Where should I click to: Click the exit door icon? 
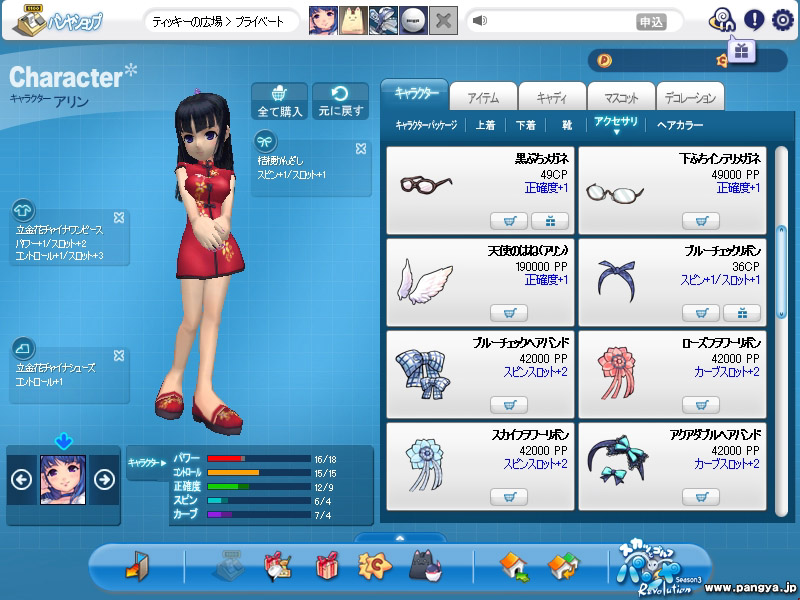click(x=136, y=567)
